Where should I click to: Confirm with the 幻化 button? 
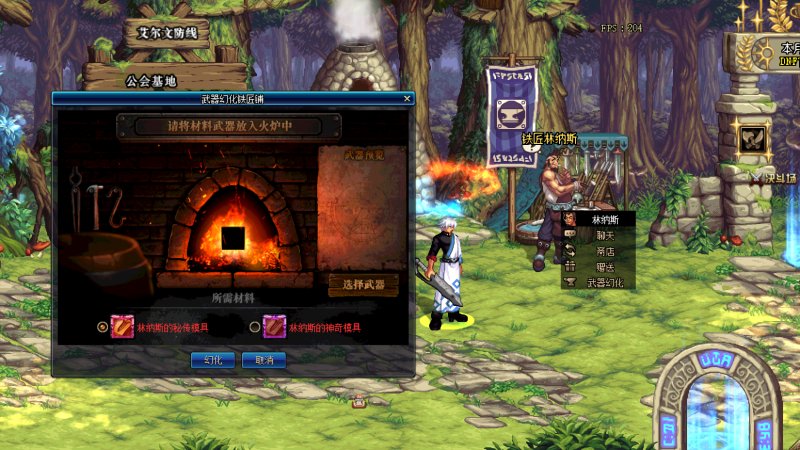[213, 360]
